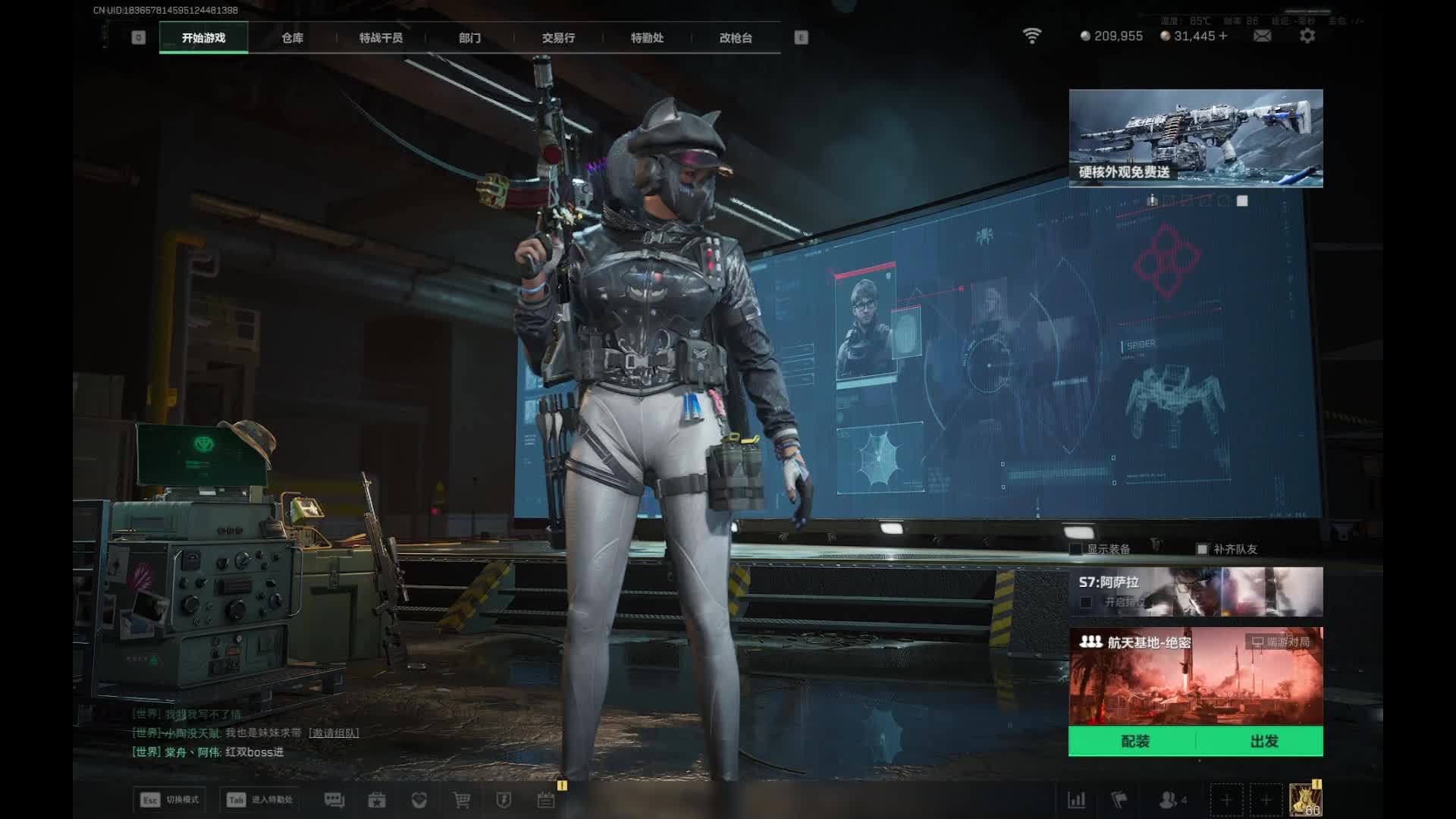
Task: Open the shopping cart store icon
Action: tap(461, 800)
